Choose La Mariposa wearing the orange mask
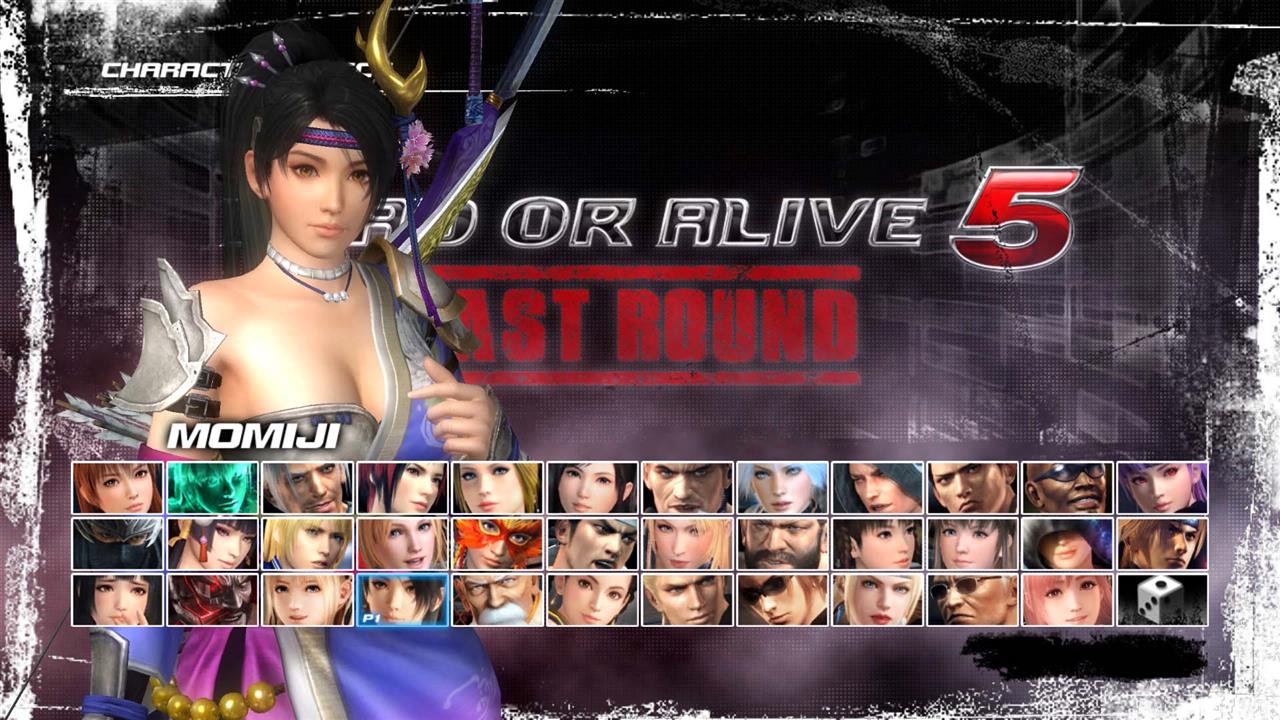The height and width of the screenshot is (720, 1280). (x=501, y=545)
